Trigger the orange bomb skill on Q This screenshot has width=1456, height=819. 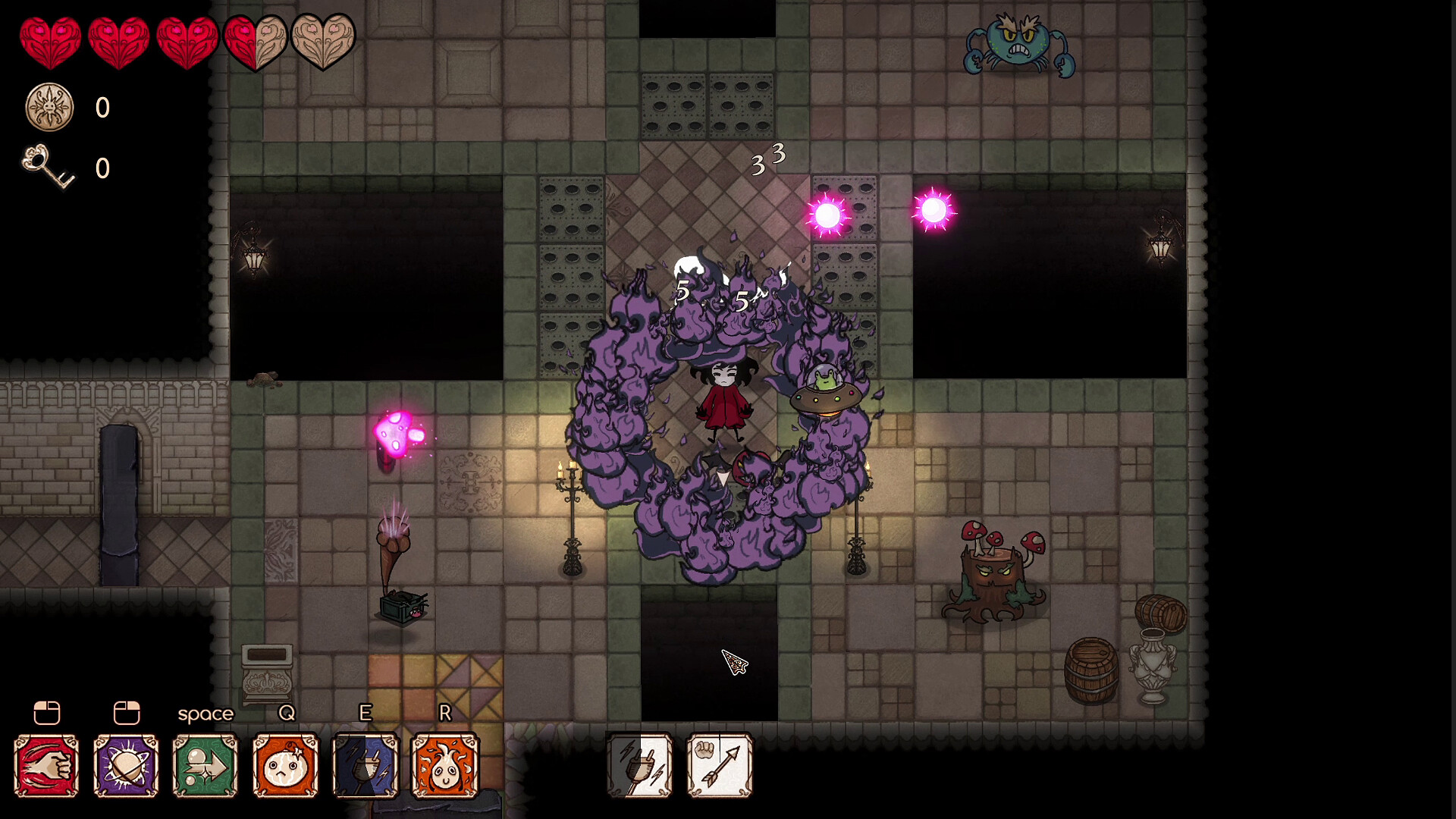[285, 766]
